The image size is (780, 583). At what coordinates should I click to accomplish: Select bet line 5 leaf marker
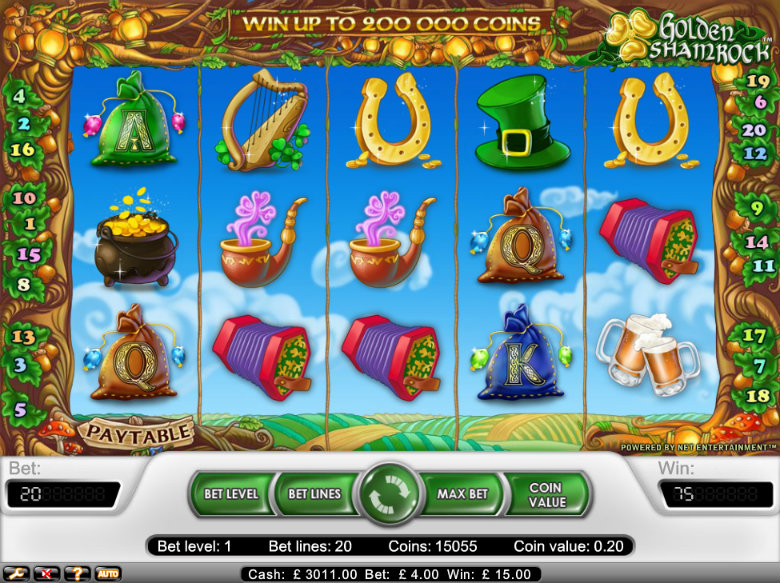pyautogui.click(x=20, y=408)
